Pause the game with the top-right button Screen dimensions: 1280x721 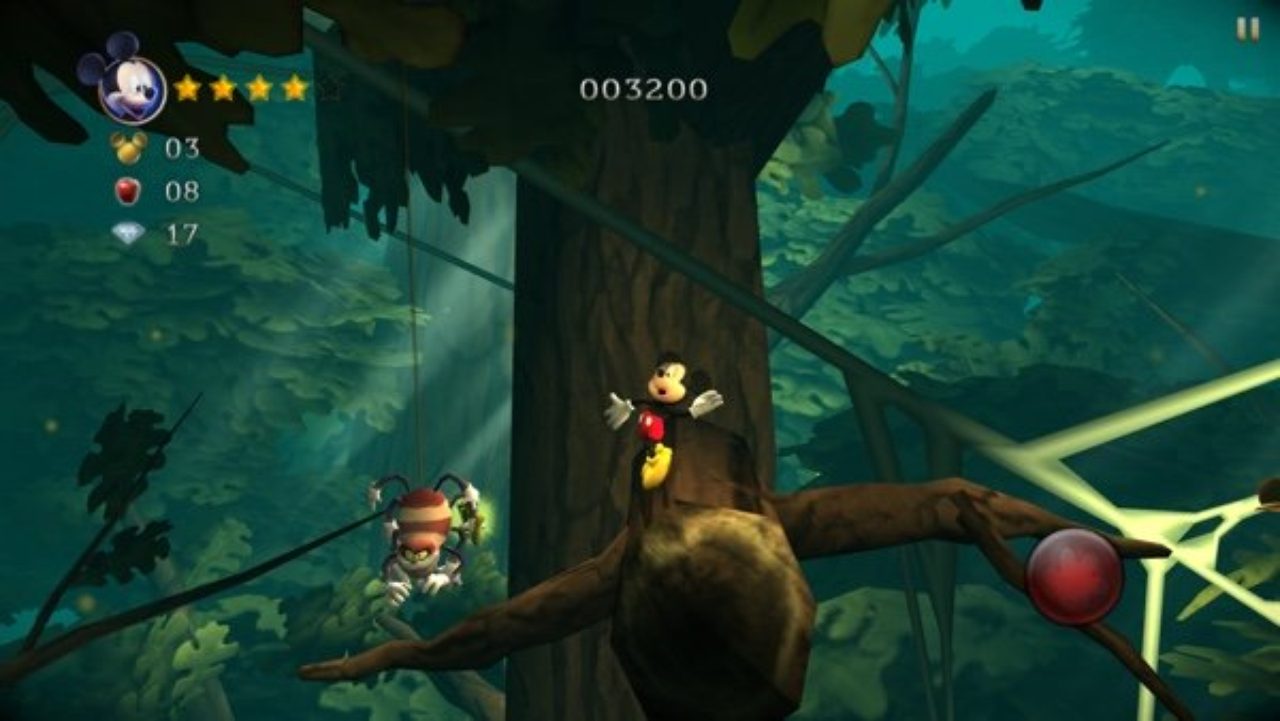click(1247, 29)
